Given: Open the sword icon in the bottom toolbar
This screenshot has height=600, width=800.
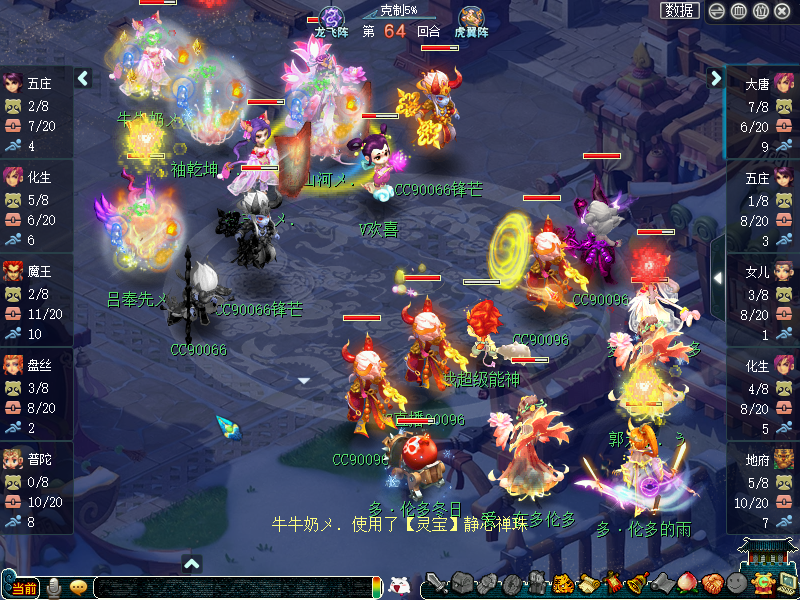Looking at the screenshot, I should (x=436, y=584).
